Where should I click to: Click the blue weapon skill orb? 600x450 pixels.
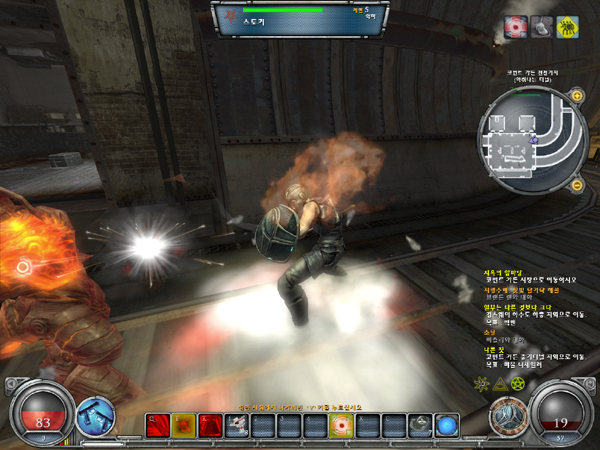pyautogui.click(x=94, y=416)
